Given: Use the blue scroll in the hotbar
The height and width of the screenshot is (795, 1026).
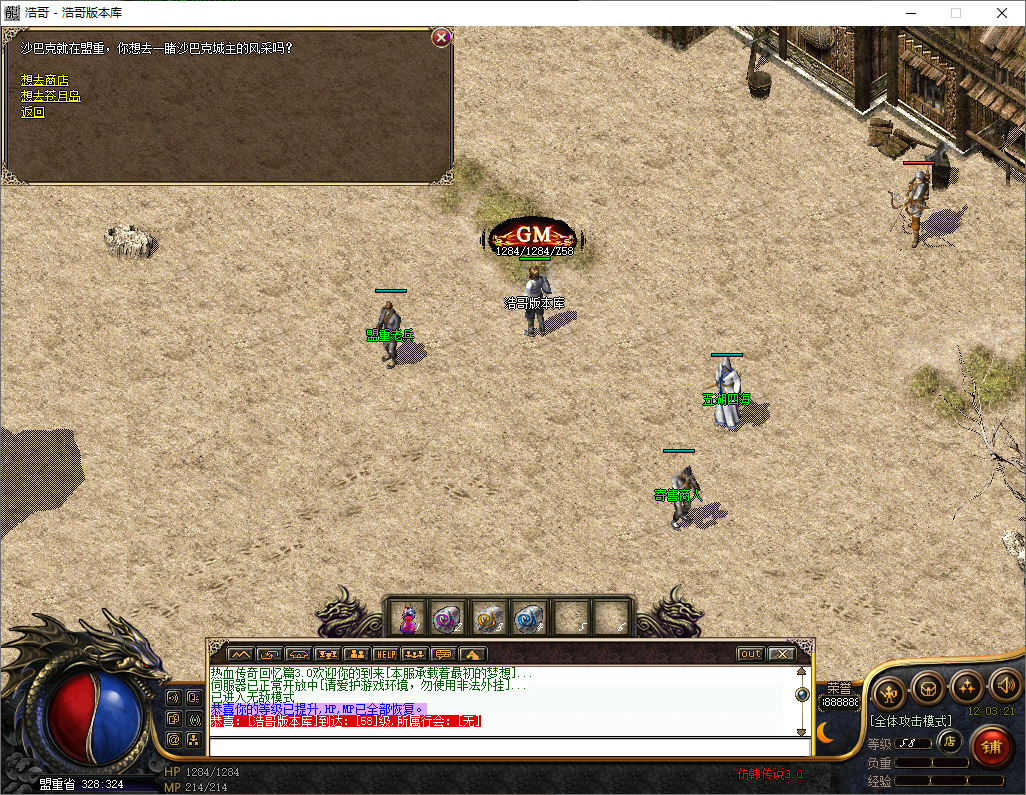Looking at the screenshot, I should (527, 619).
